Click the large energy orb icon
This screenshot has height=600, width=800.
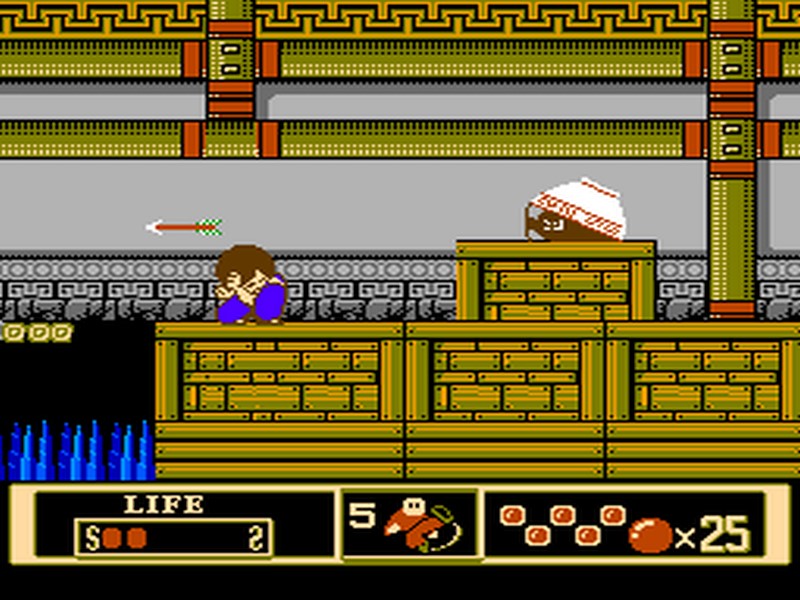pyautogui.click(x=649, y=536)
